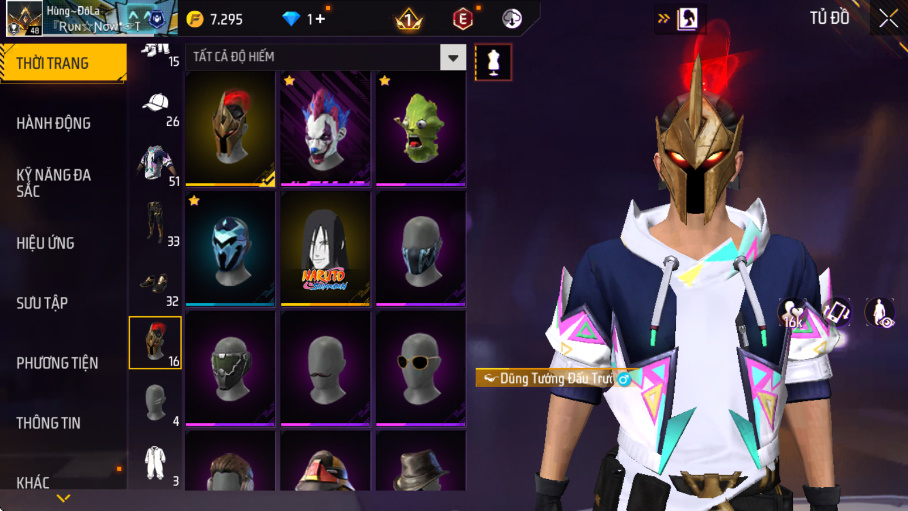Open the Tất Cả Độ Hiếm dropdown
This screenshot has width=908, height=511.
454,57
